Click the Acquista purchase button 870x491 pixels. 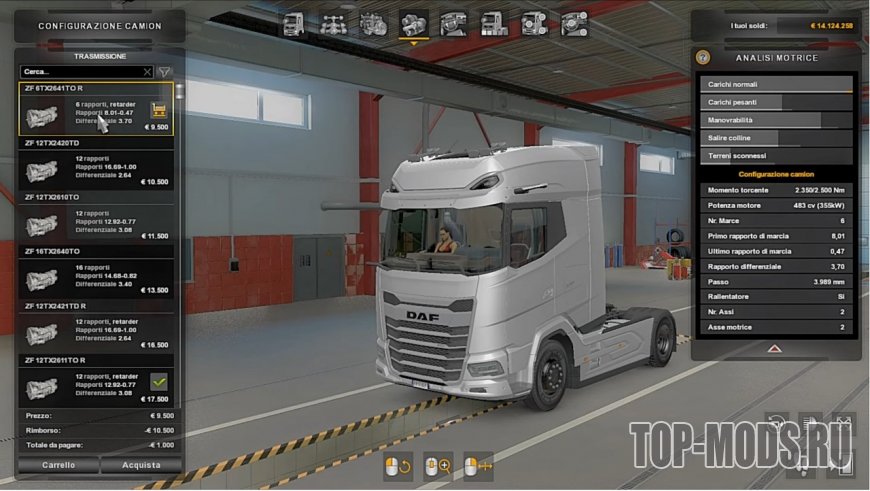pos(141,465)
